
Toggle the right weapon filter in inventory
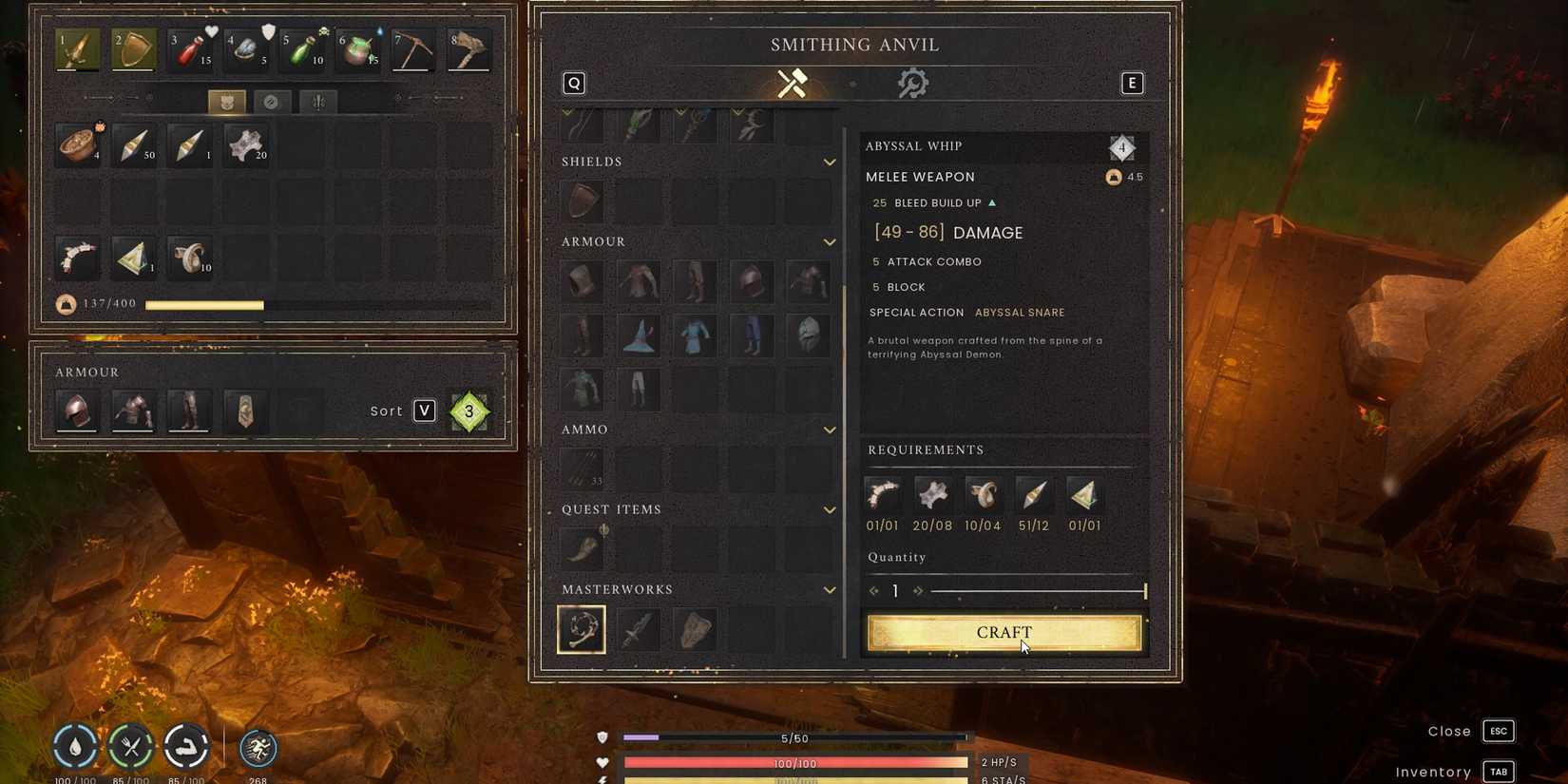(x=317, y=102)
